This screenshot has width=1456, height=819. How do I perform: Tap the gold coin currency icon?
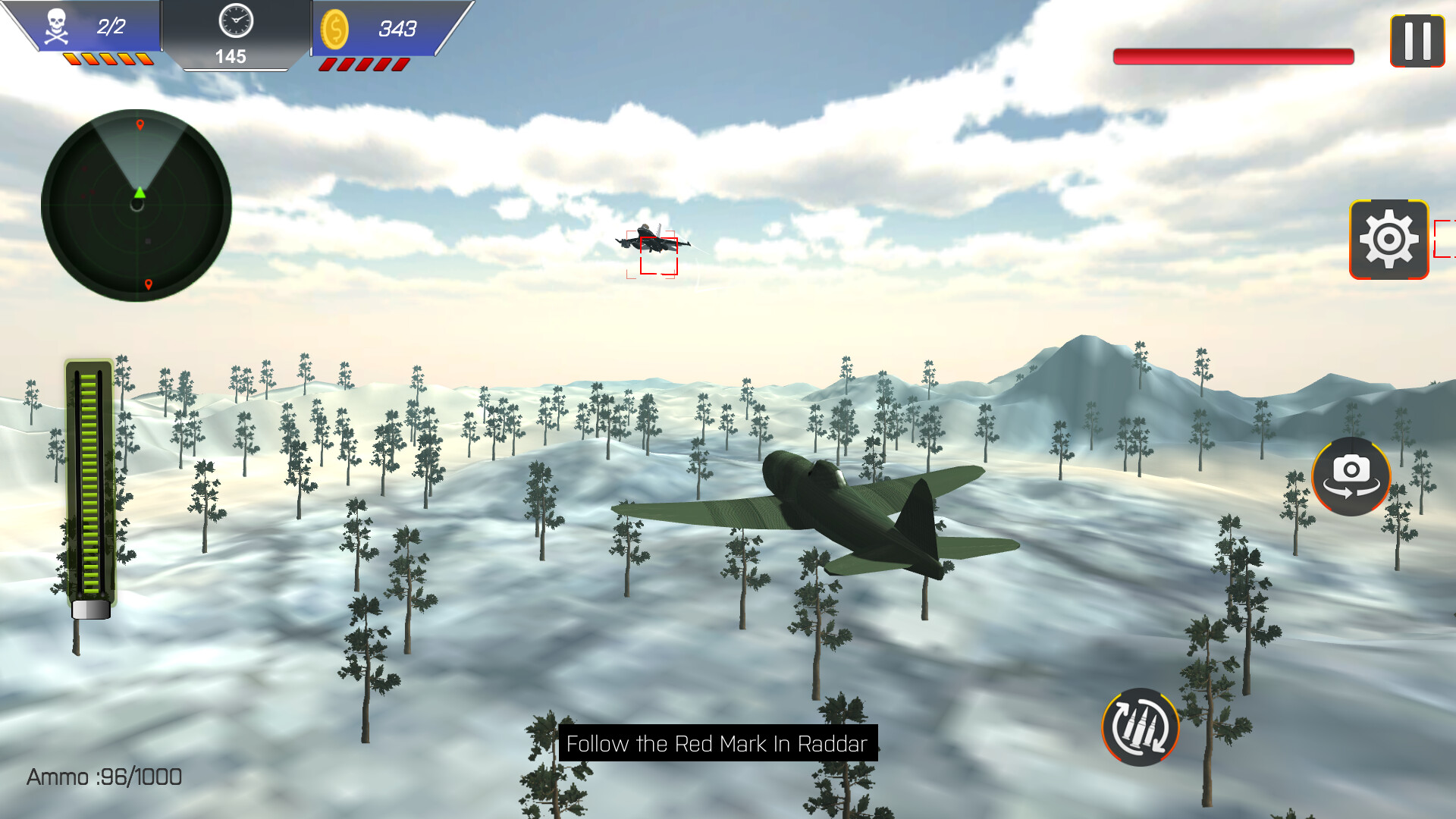click(336, 30)
